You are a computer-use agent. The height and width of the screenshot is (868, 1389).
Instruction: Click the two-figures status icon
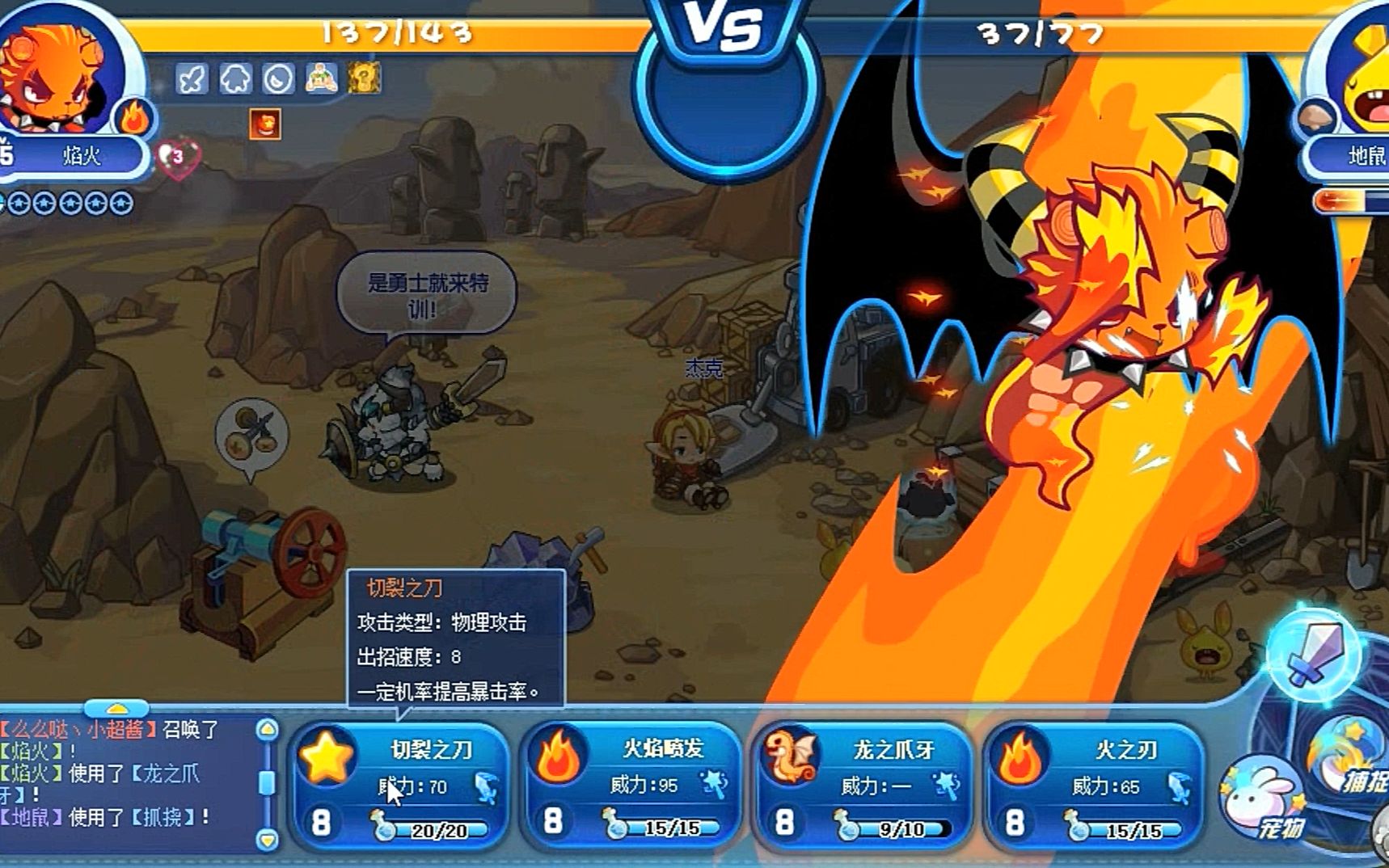click(x=322, y=78)
